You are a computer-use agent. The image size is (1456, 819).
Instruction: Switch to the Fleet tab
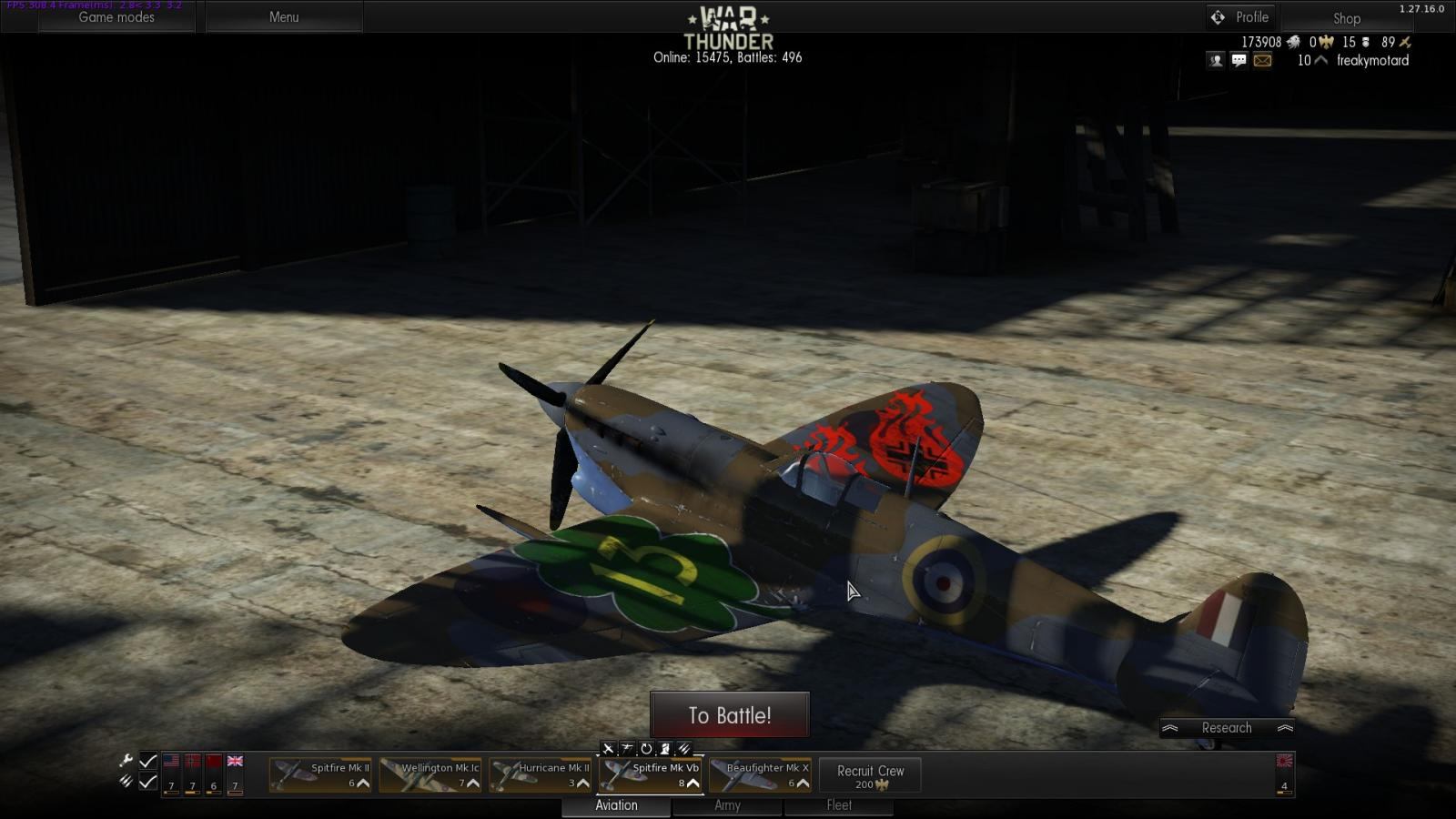point(839,805)
